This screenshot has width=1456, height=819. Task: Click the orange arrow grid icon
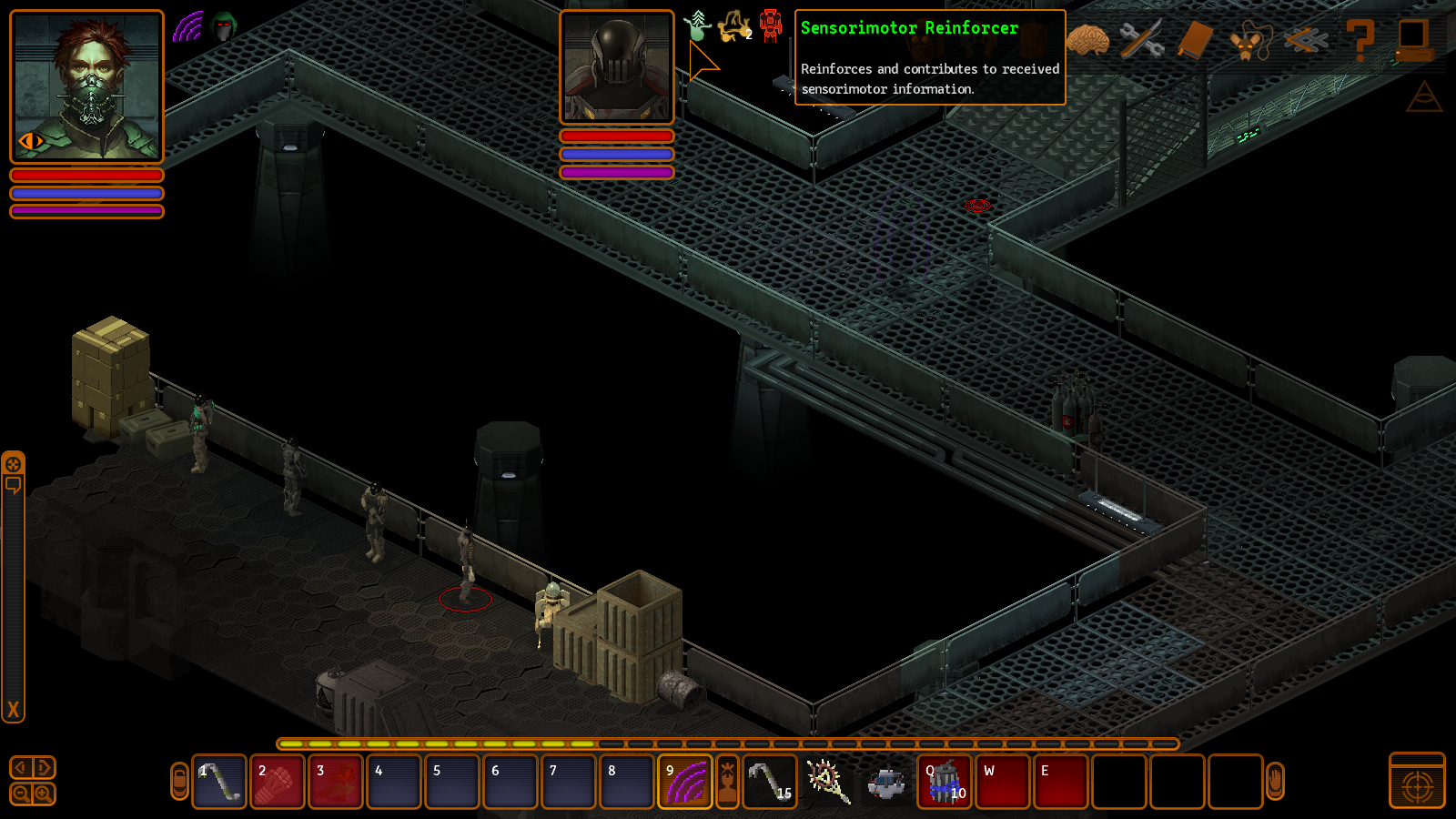click(1305, 40)
